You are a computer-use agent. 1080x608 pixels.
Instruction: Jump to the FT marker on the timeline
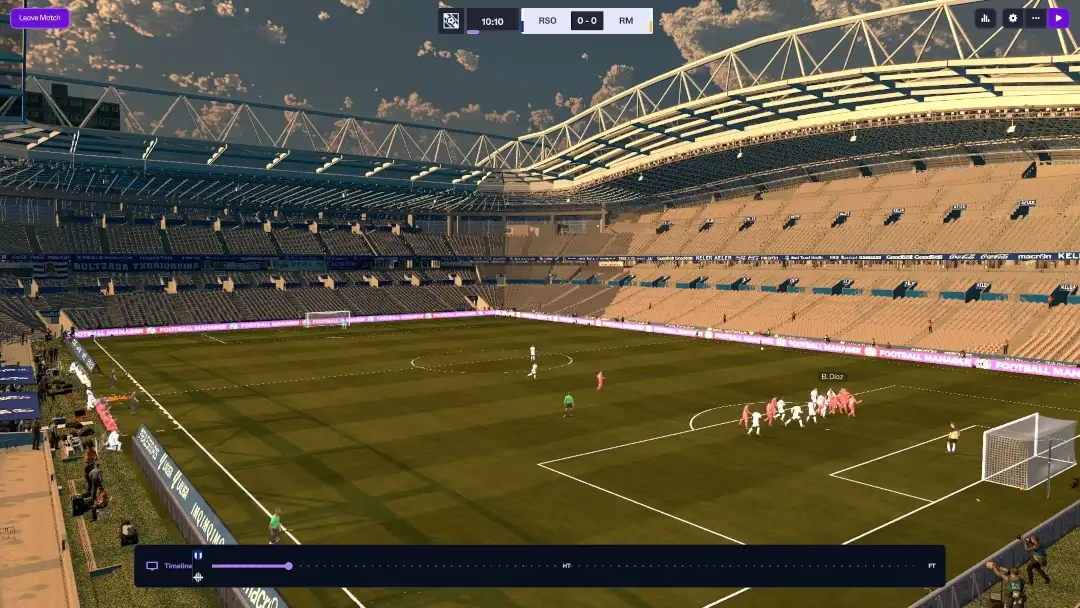pos(932,566)
